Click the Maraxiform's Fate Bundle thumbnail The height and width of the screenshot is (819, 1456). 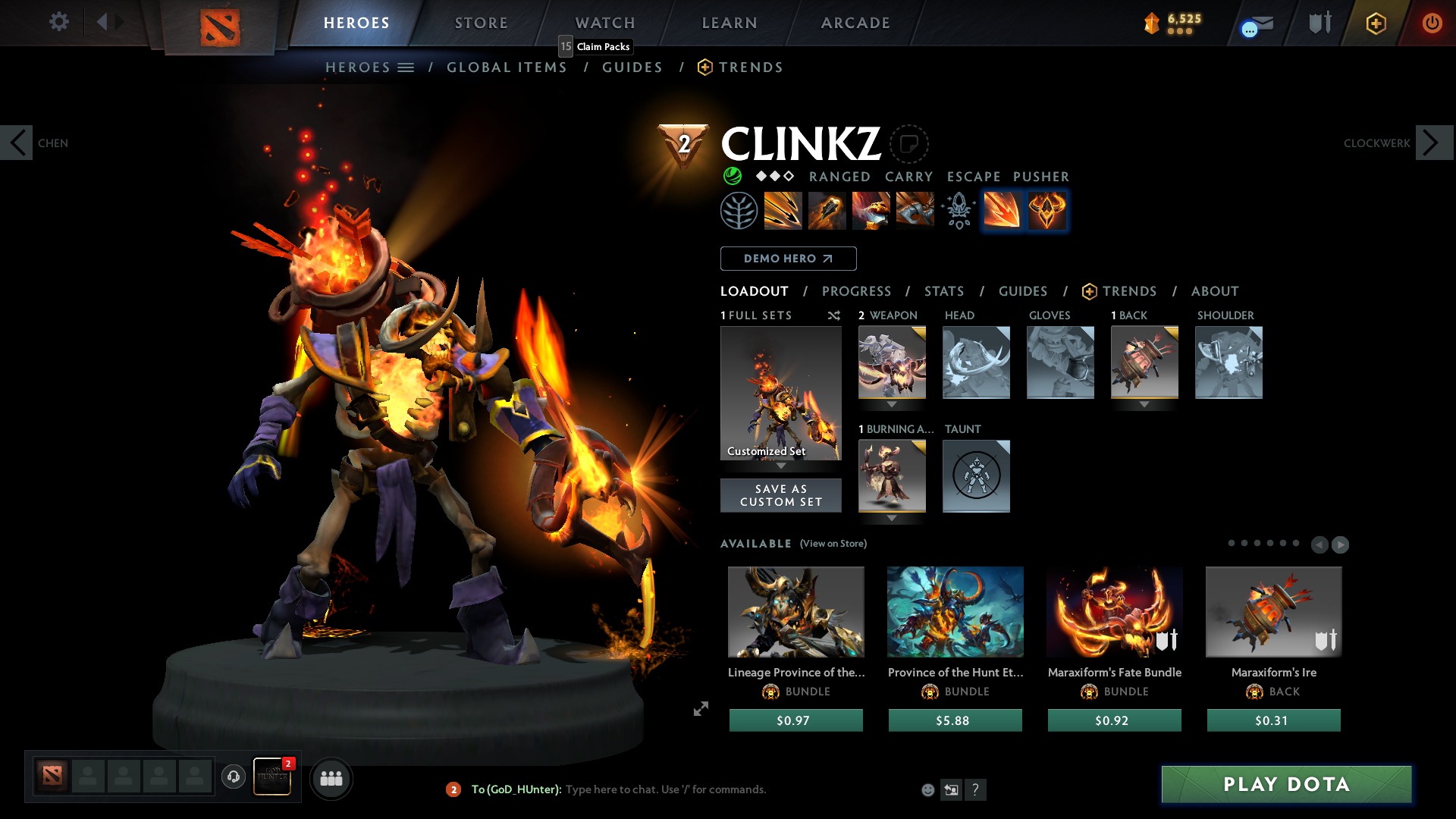click(1114, 612)
